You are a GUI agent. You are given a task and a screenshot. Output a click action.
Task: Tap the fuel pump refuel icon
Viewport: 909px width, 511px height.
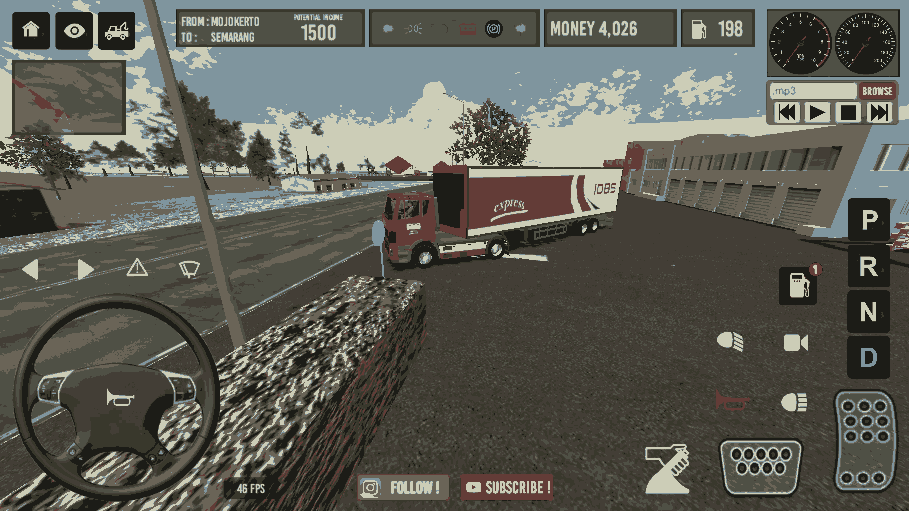point(798,286)
